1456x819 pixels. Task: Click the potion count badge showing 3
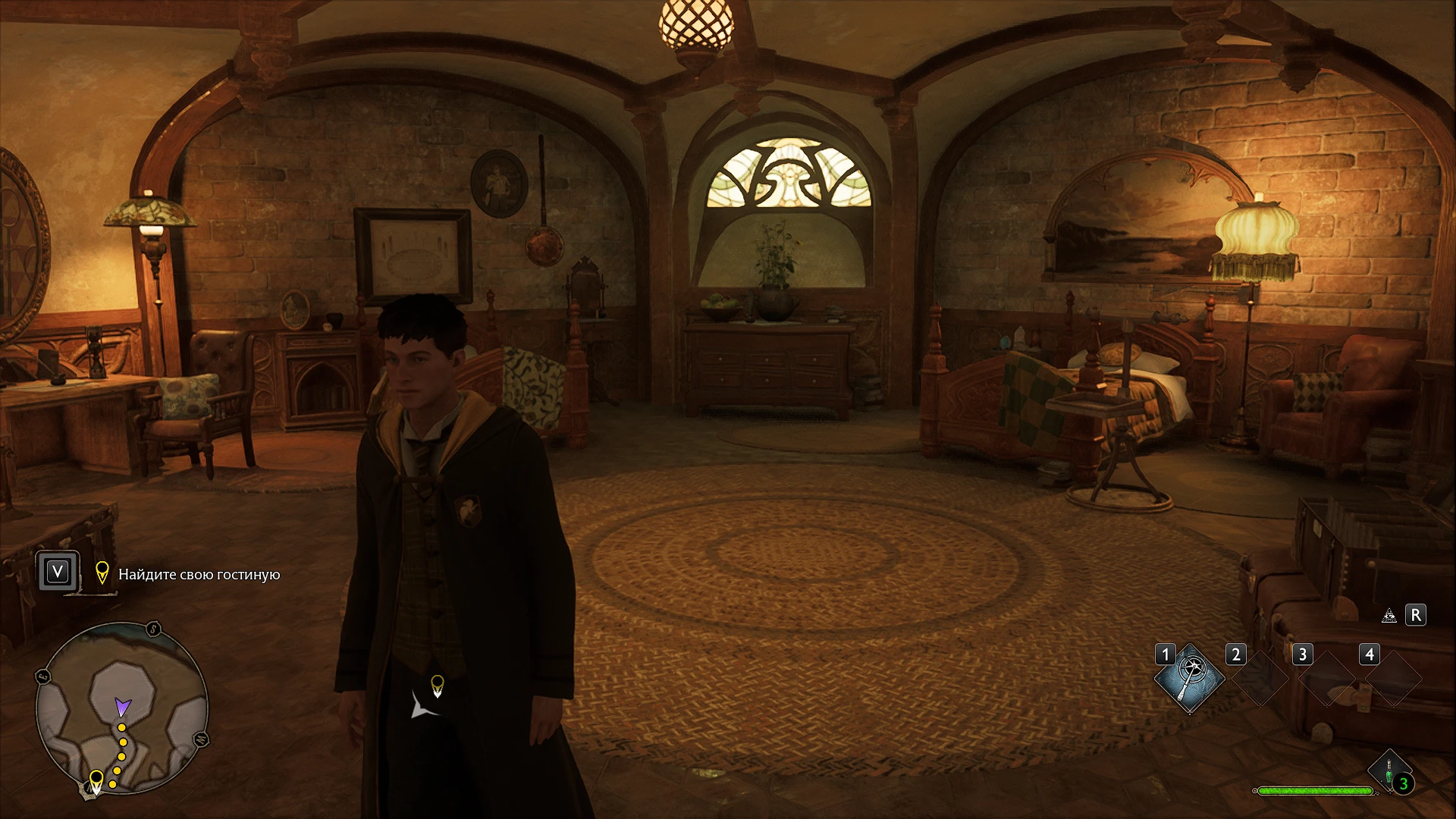(1404, 783)
